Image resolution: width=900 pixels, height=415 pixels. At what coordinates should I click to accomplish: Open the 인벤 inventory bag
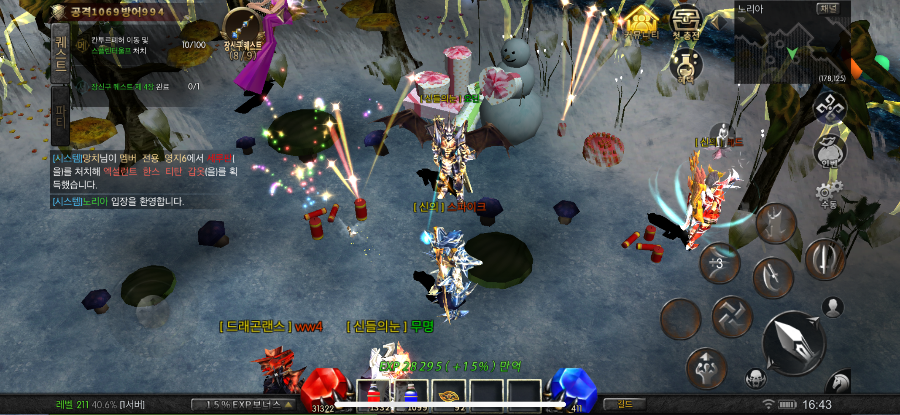(828, 150)
